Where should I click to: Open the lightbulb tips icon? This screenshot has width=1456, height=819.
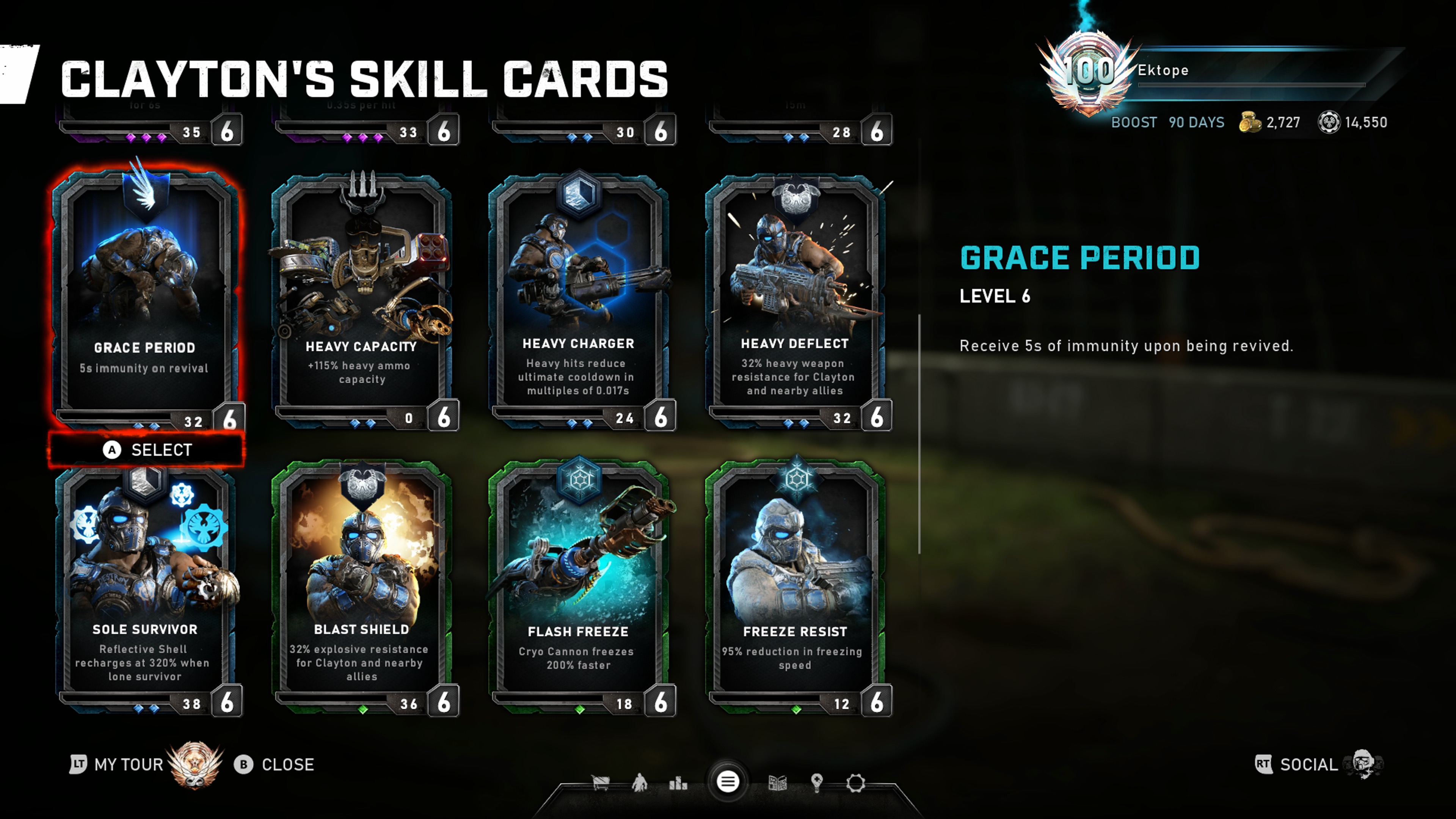817,783
